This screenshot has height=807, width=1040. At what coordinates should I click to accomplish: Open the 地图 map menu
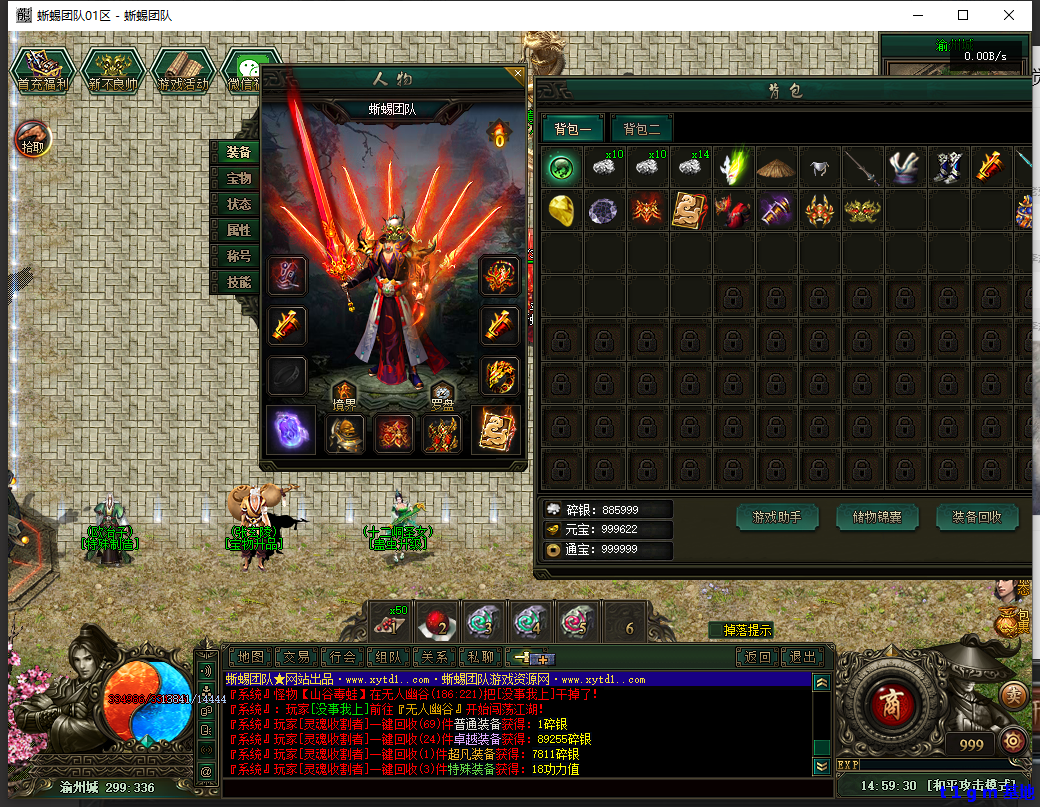pos(250,657)
